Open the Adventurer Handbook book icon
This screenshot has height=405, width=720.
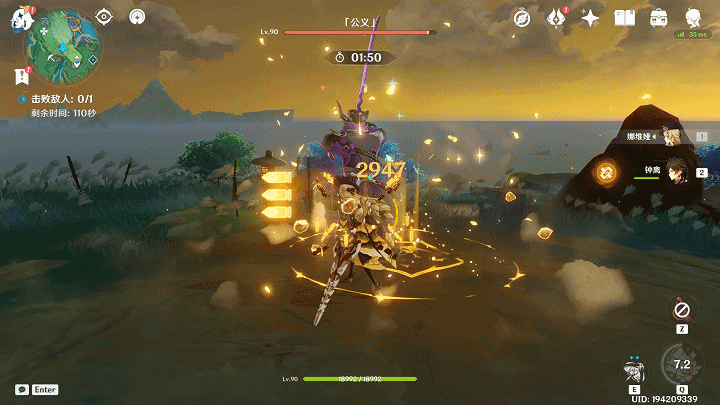click(625, 18)
